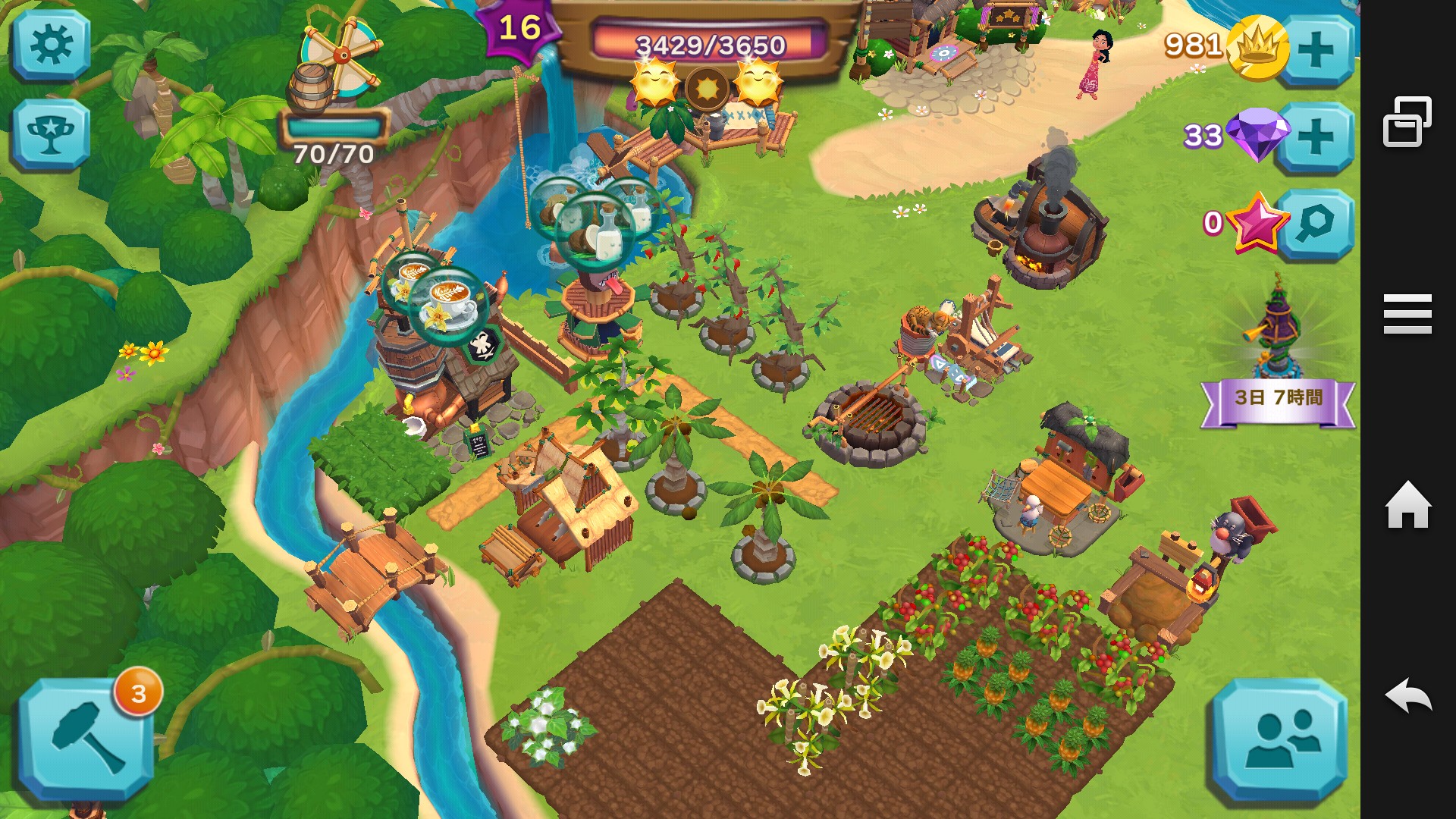Open the trophy achievements button
This screenshot has height=819, width=1456.
51,134
